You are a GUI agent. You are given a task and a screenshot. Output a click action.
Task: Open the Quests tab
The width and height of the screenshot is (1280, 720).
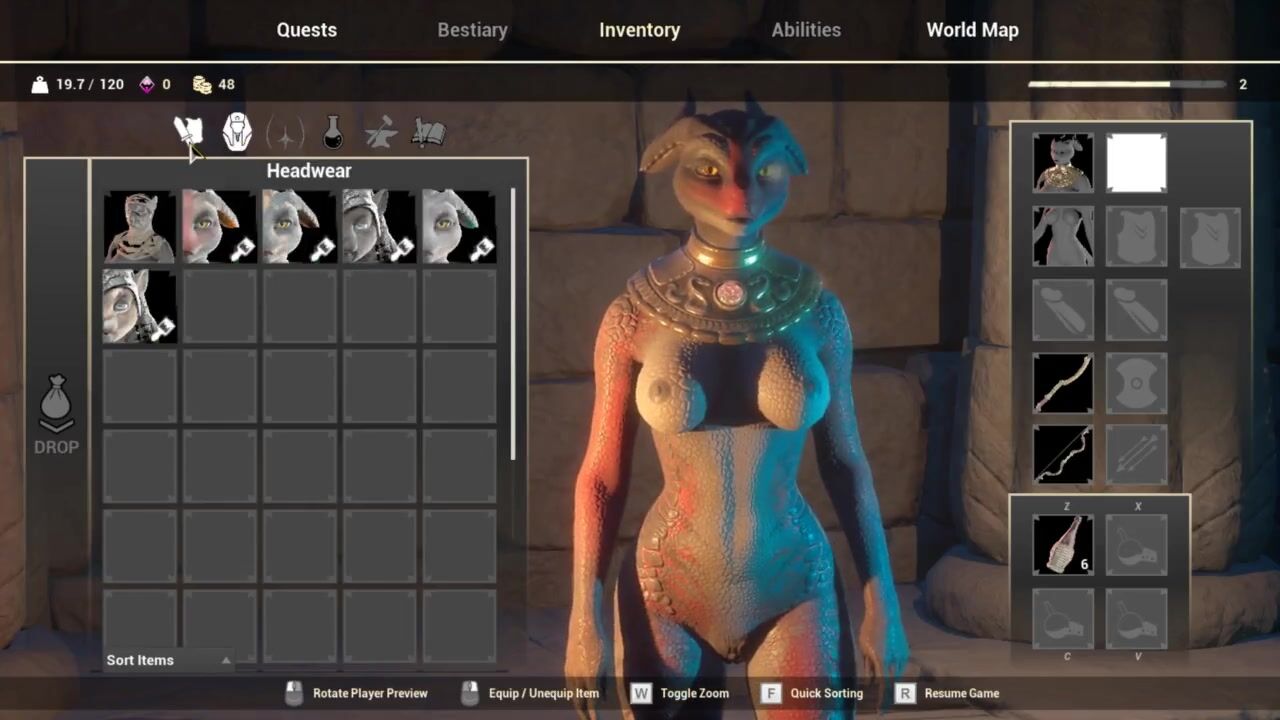pos(306,30)
